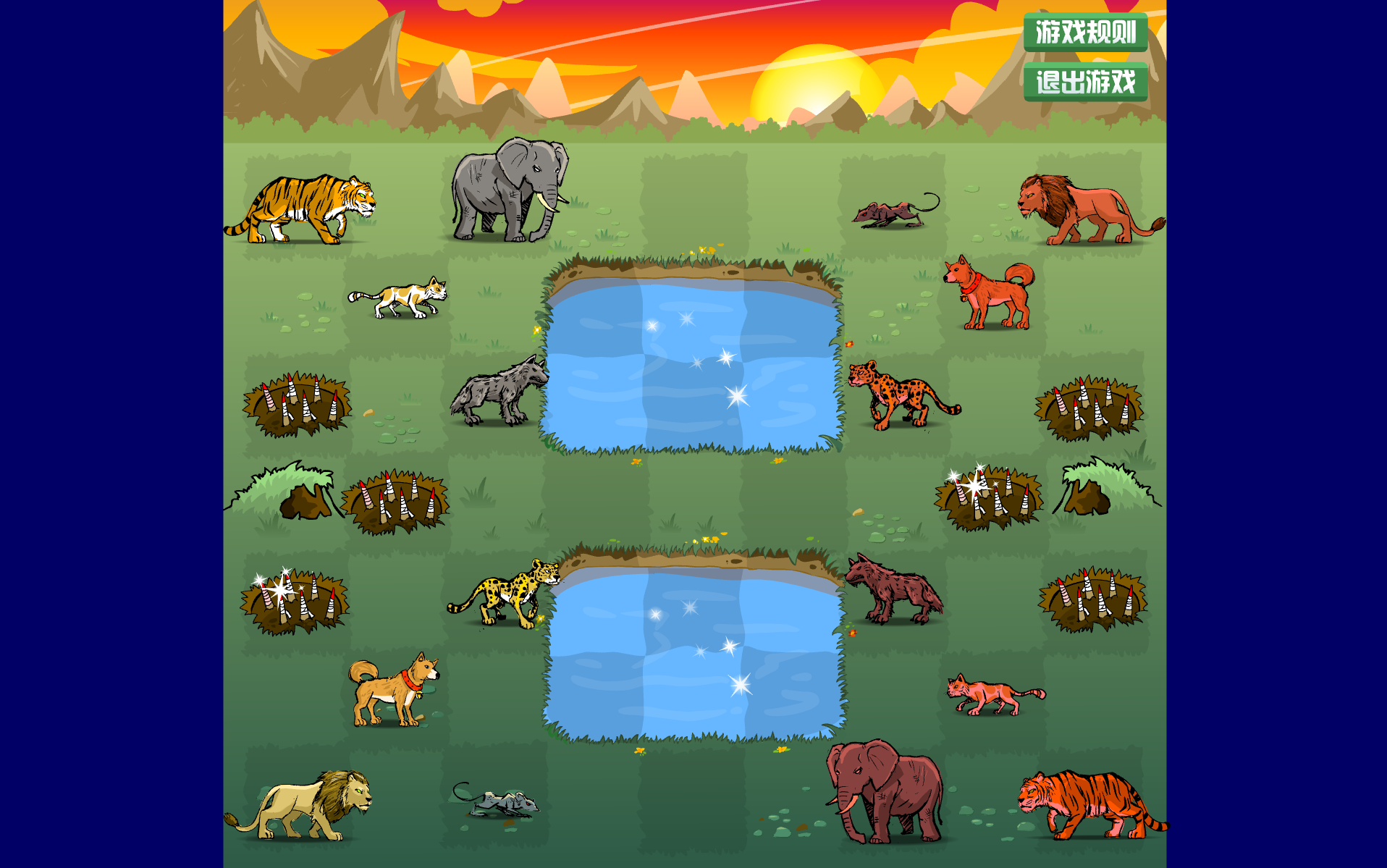The image size is (1387, 868).
Task: Pick the yellow spotted leopard piece
Action: (x=506, y=591)
